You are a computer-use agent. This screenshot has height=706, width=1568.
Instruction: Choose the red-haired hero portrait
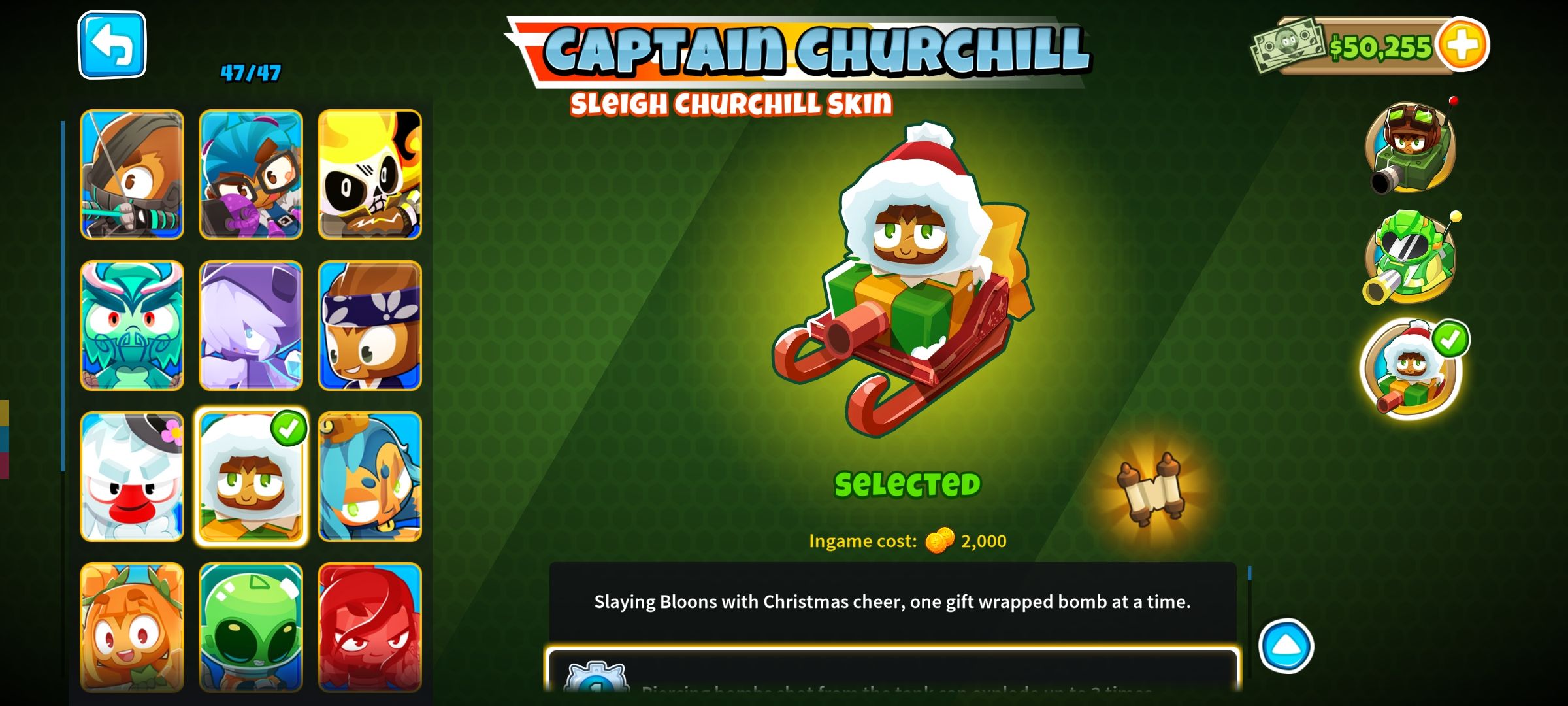coord(370,626)
